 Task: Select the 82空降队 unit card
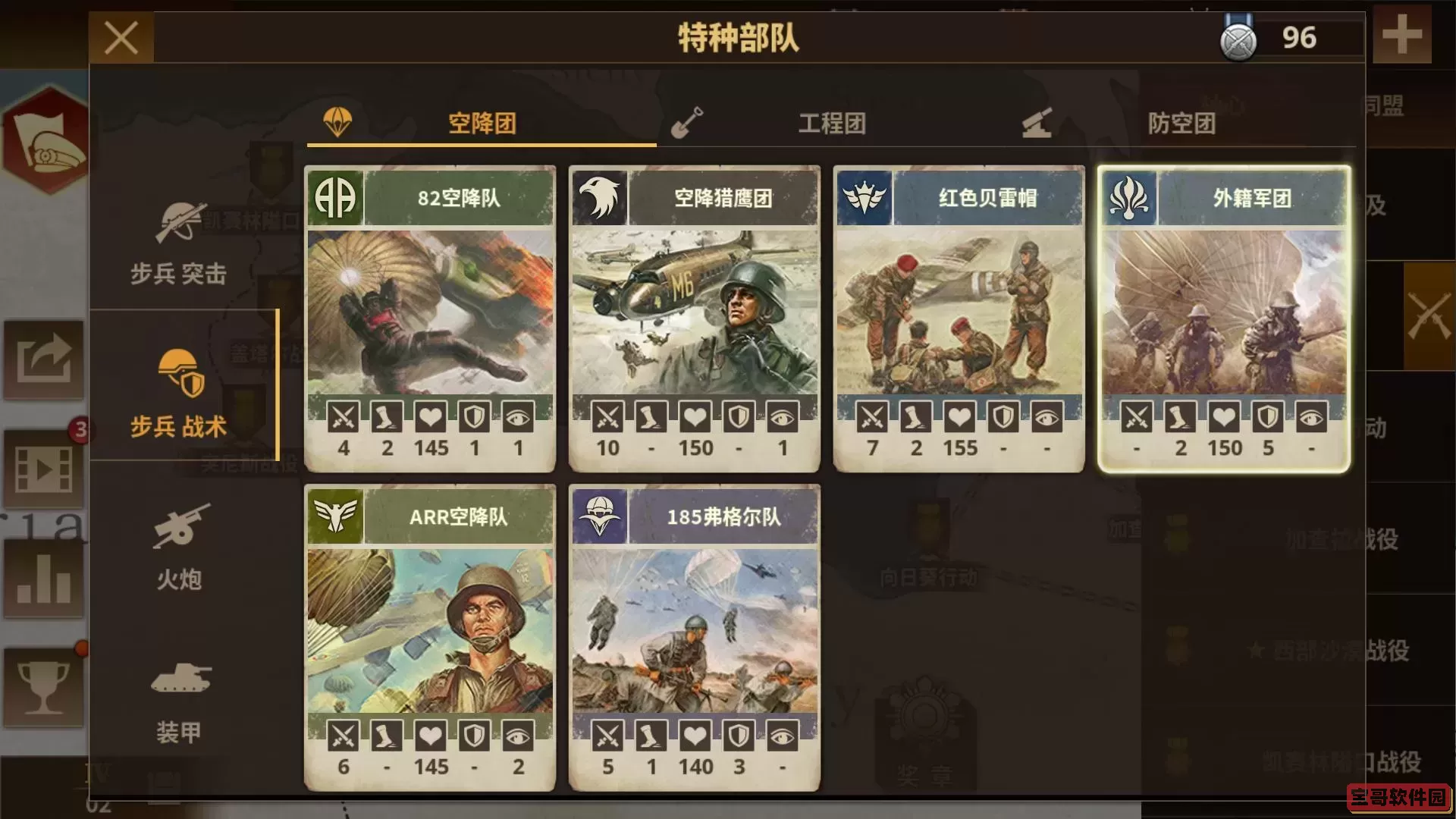point(430,318)
